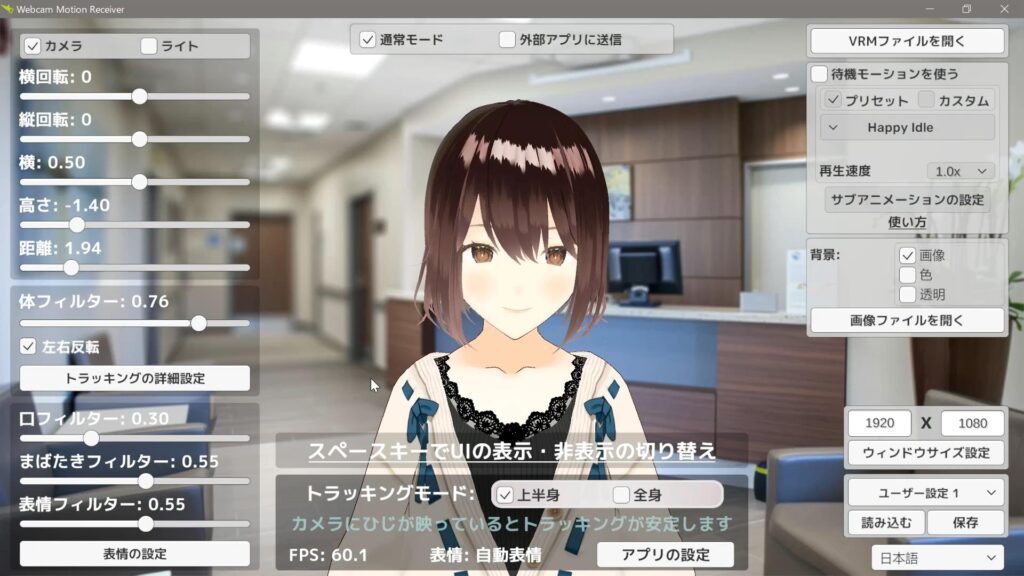Open the VRMファイルを開く button
This screenshot has width=1024, height=576.
pyautogui.click(x=907, y=41)
